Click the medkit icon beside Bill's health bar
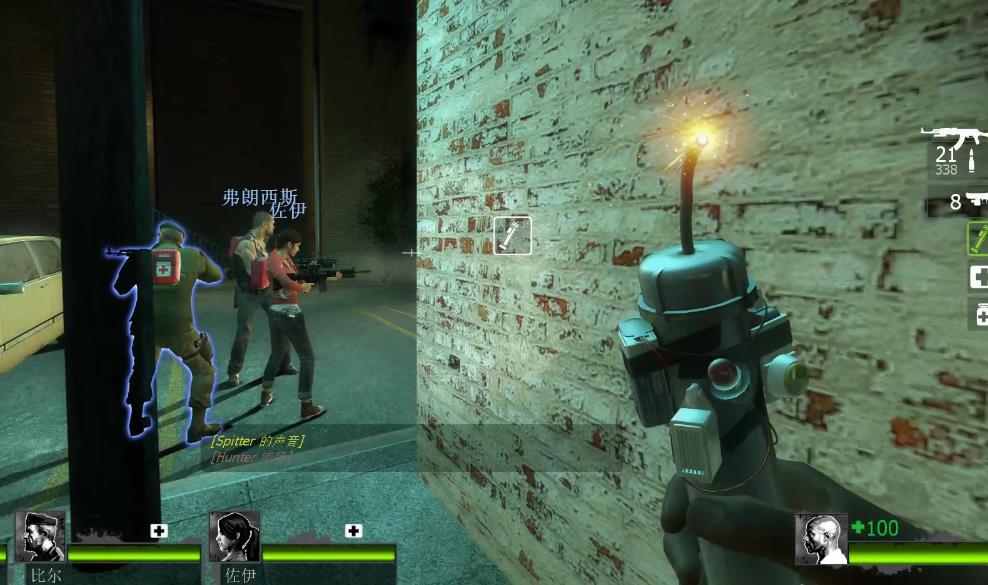The width and height of the screenshot is (988, 585). point(159,531)
